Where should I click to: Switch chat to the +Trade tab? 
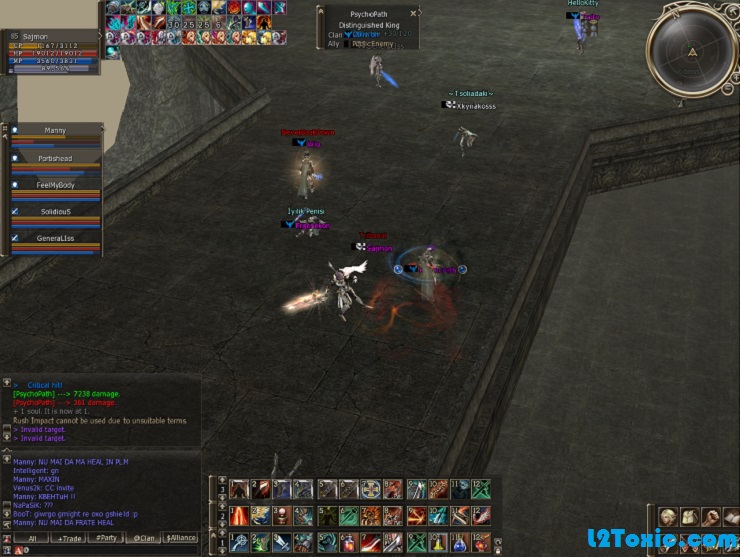[69, 538]
